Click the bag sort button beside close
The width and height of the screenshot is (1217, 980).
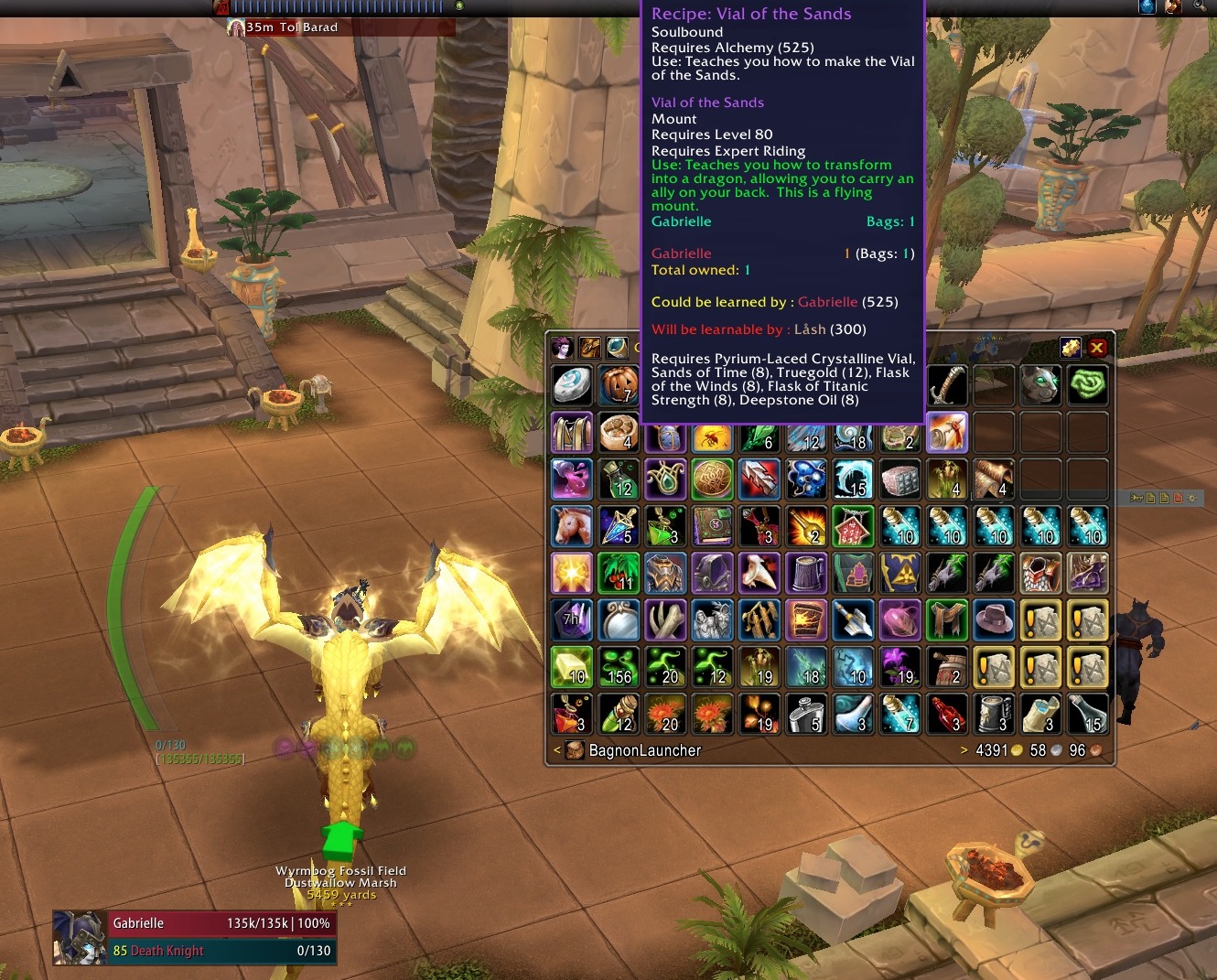(x=1071, y=348)
